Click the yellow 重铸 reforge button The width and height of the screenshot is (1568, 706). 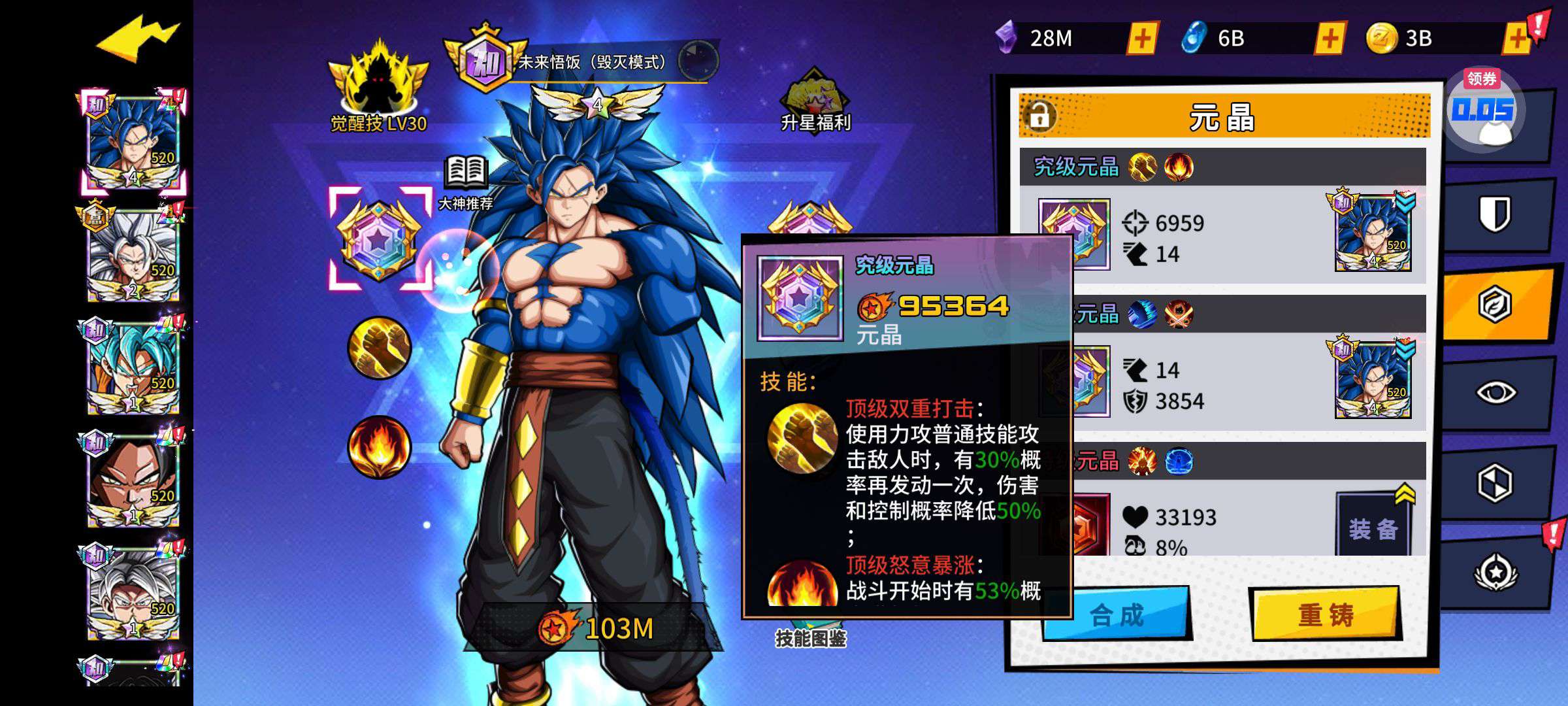tap(1325, 614)
